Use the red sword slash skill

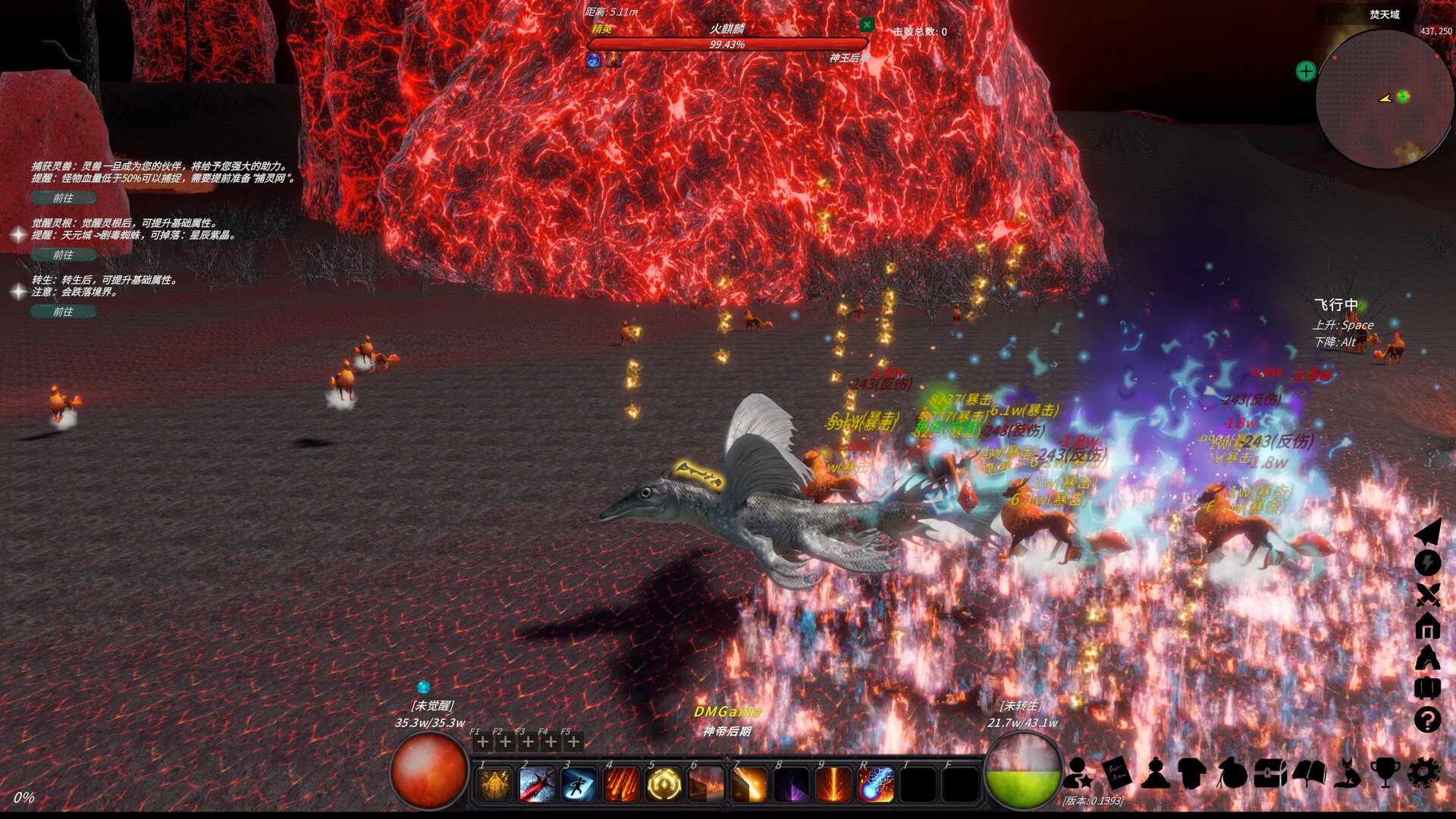[536, 785]
